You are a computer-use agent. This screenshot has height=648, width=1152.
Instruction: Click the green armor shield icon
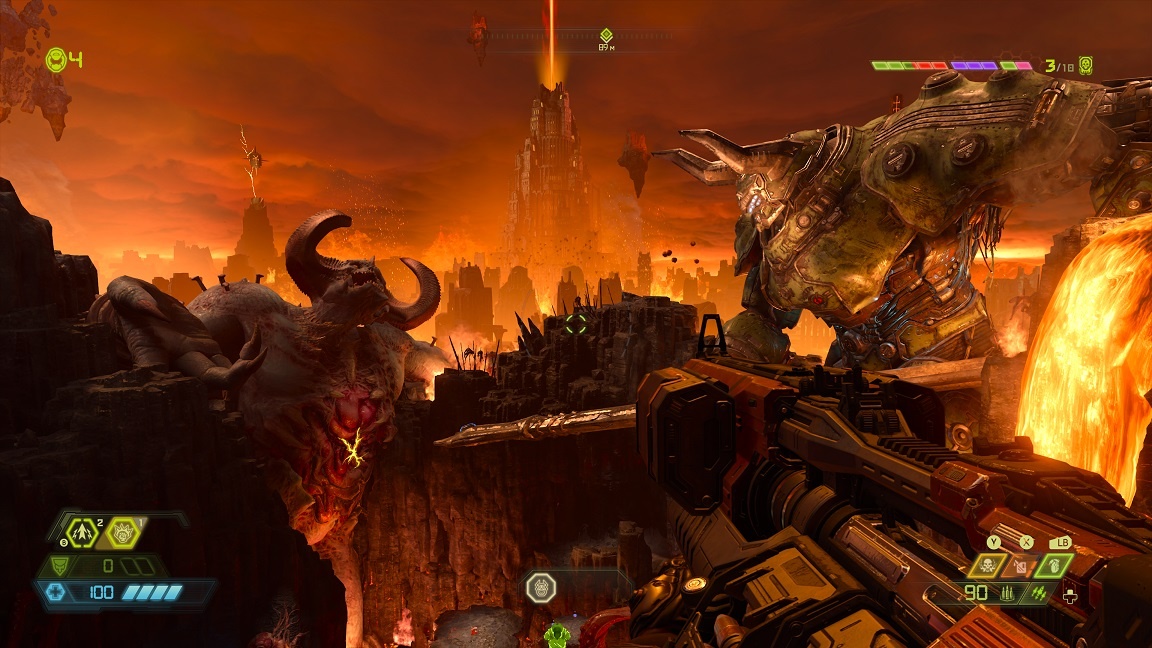[x=60, y=566]
